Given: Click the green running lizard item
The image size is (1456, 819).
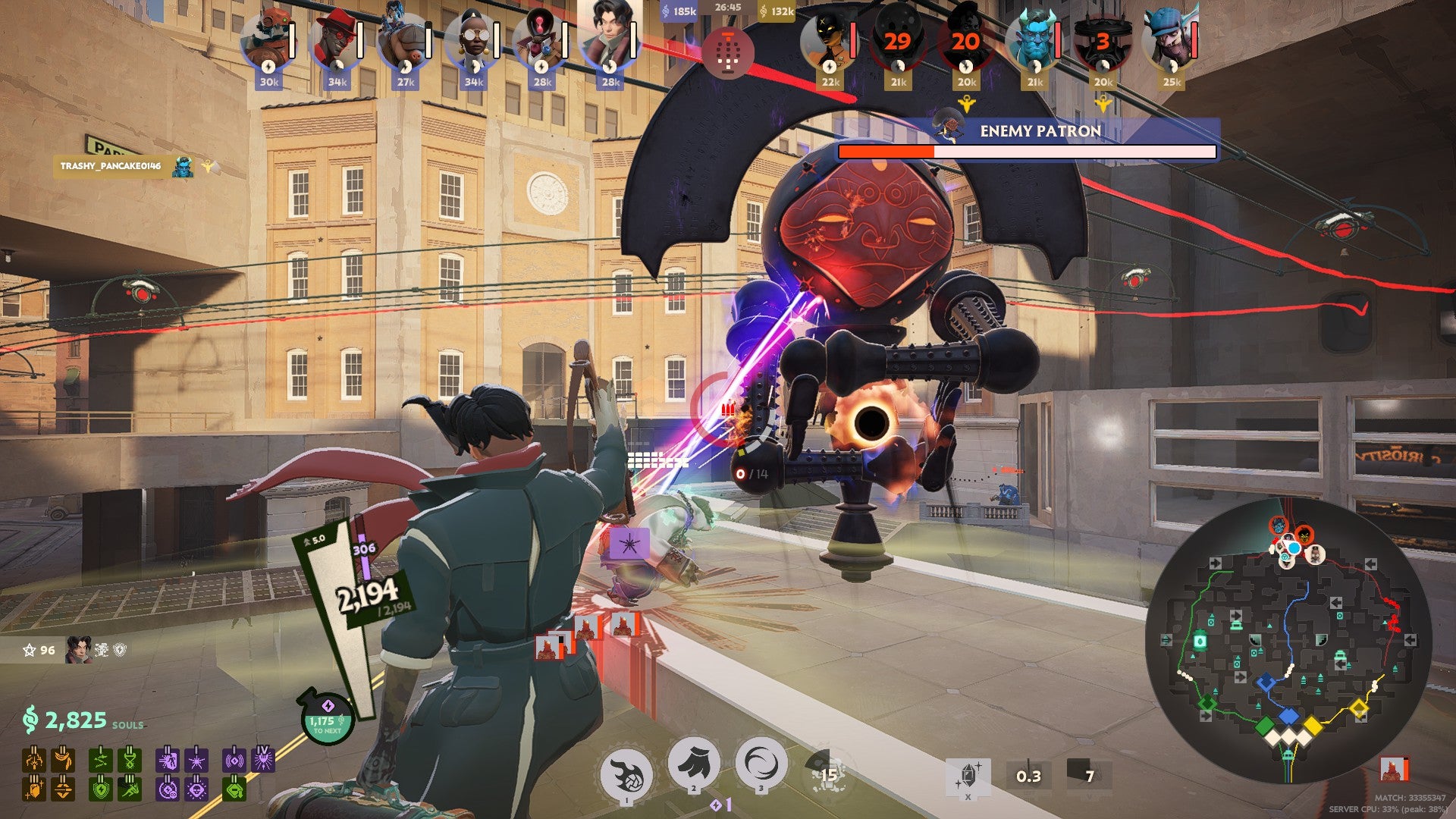Looking at the screenshot, I should tap(130, 789).
